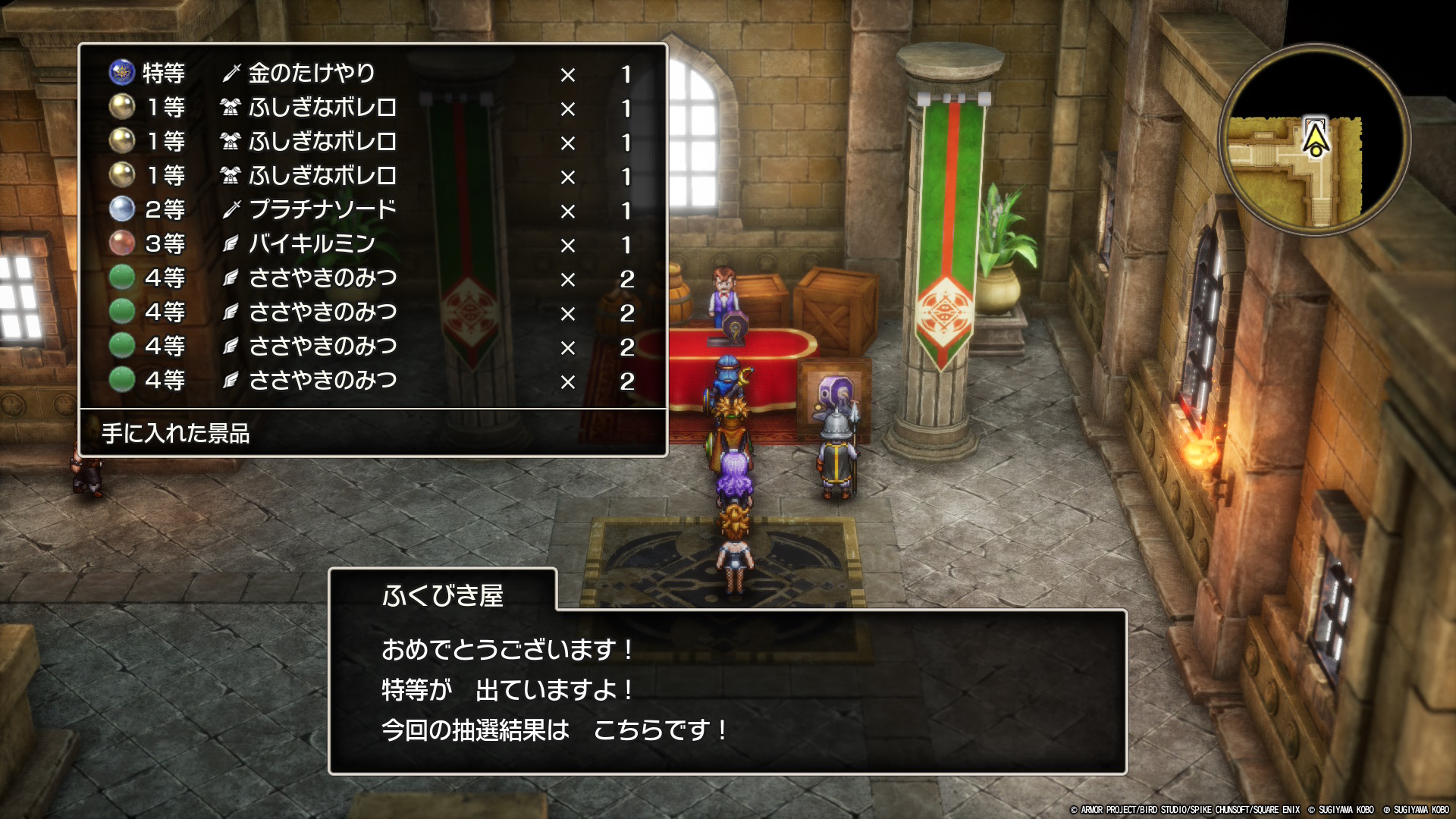Open the circular minimap

(1314, 140)
